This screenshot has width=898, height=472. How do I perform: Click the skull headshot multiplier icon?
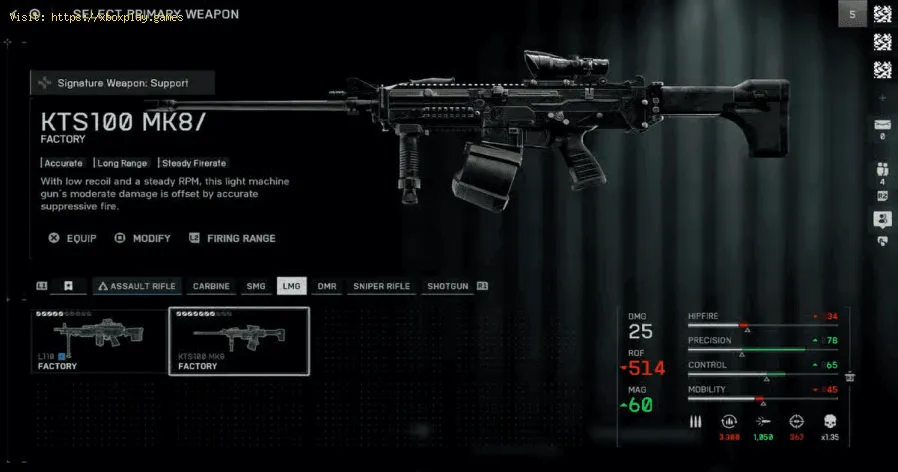(x=829, y=422)
